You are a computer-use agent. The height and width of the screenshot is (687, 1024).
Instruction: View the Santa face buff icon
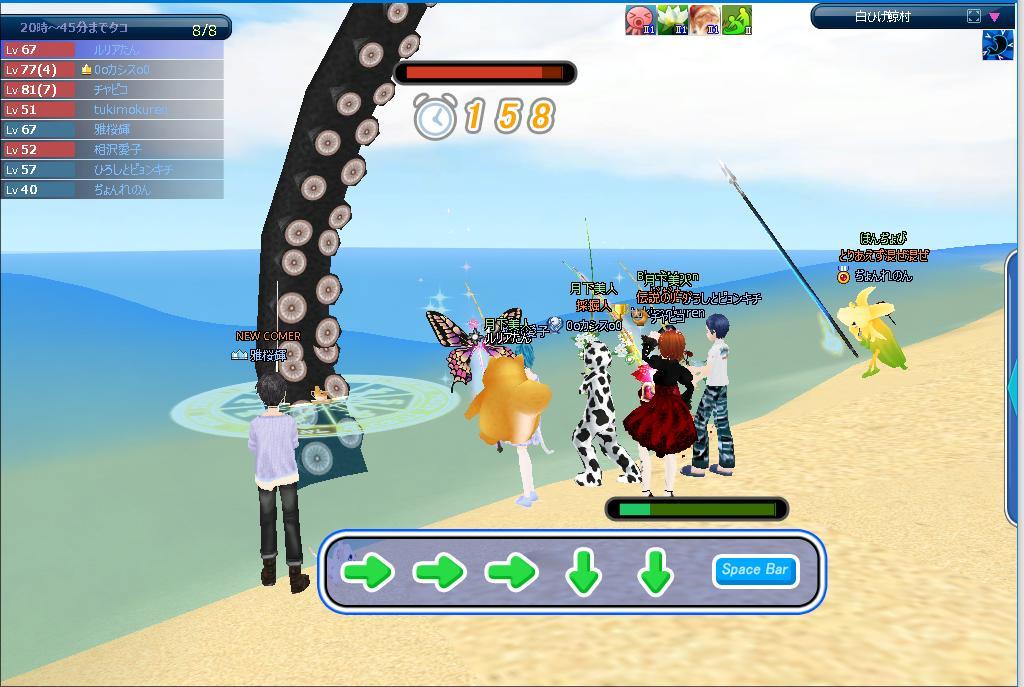tap(704, 20)
